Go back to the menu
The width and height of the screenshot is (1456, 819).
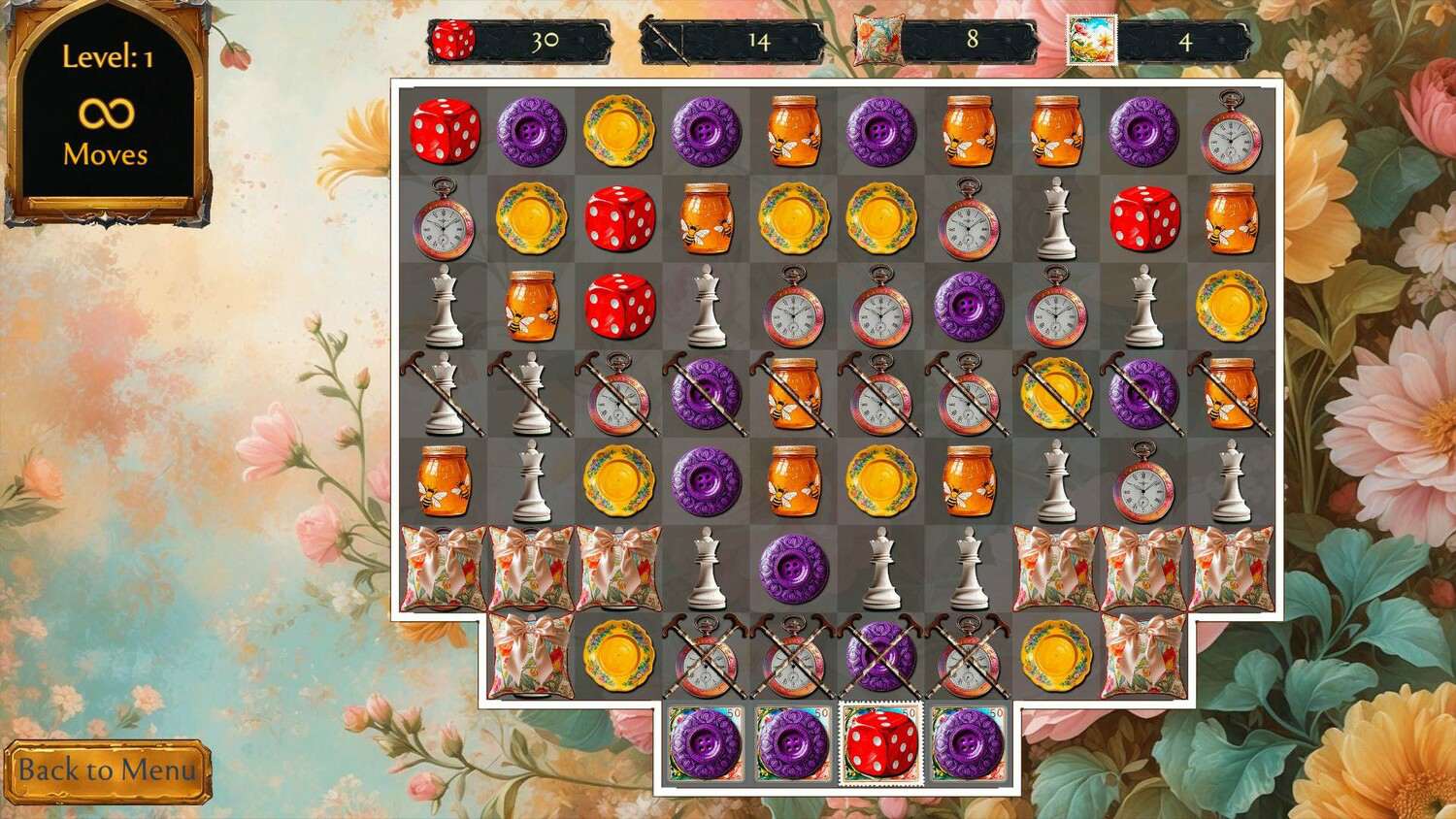tap(107, 771)
